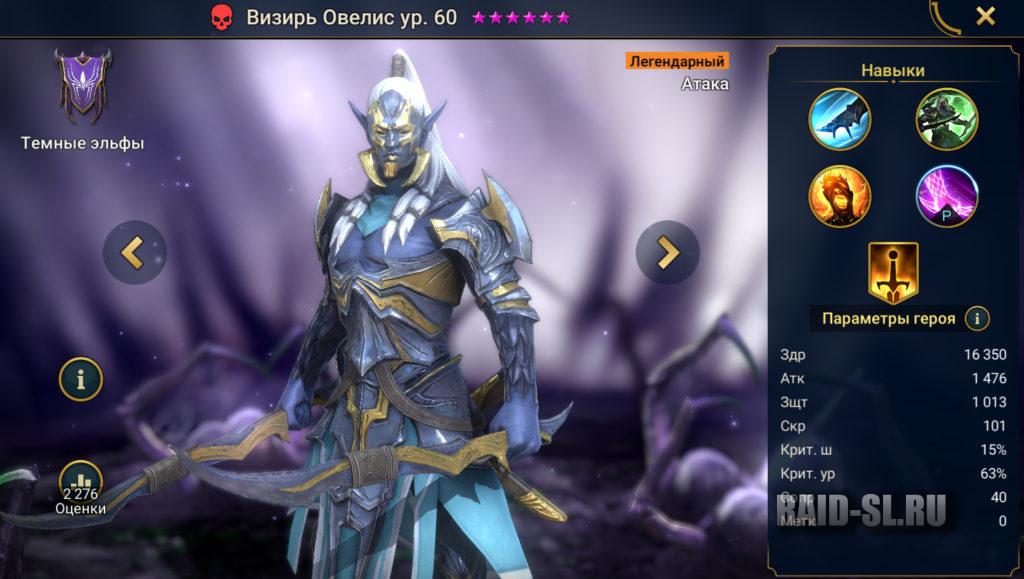Select the golden sword aura icon
The height and width of the screenshot is (579, 1024).
click(x=893, y=271)
